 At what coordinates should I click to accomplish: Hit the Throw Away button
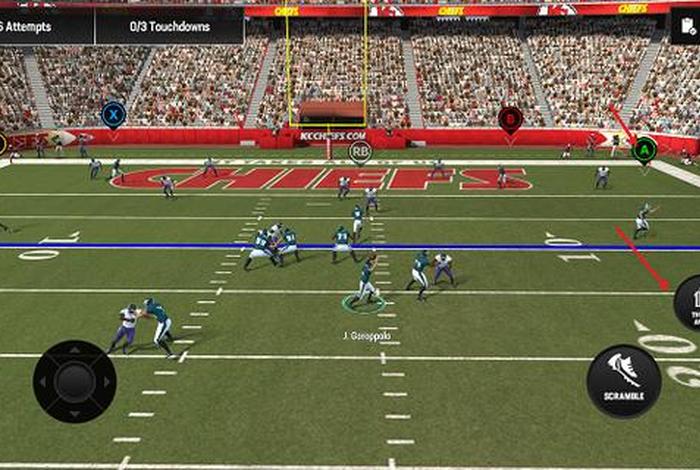(x=689, y=303)
